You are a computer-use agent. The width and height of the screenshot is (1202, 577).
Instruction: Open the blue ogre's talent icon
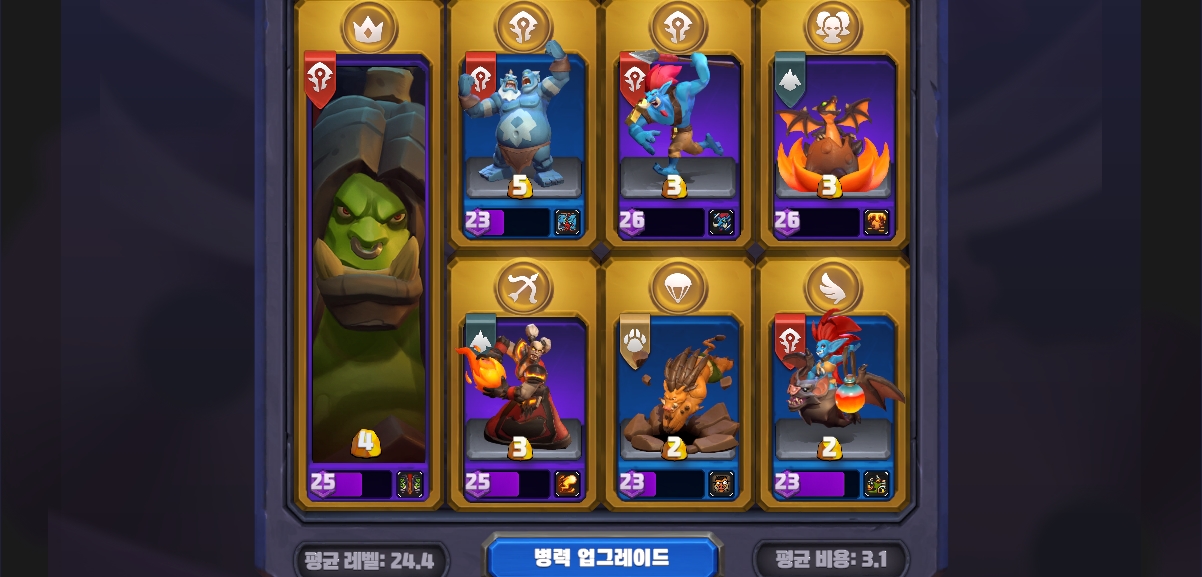point(567,222)
